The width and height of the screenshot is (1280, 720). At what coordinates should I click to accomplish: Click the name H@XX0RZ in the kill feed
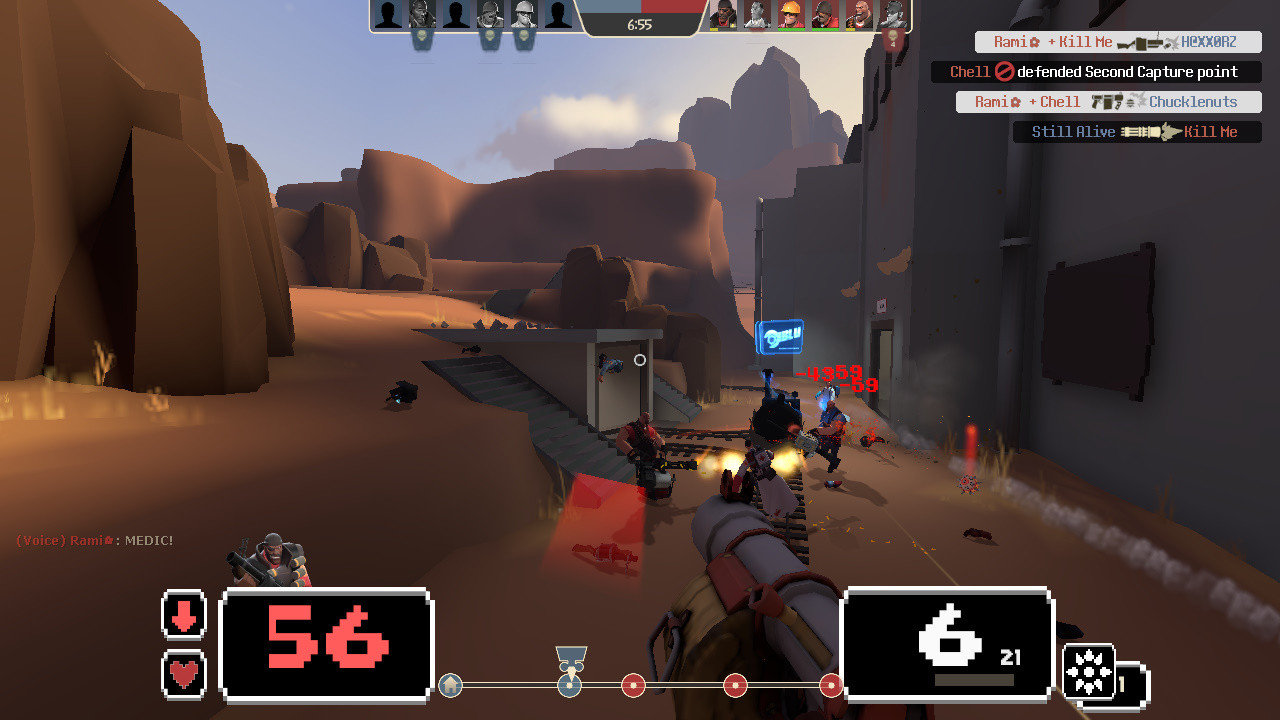click(1207, 42)
